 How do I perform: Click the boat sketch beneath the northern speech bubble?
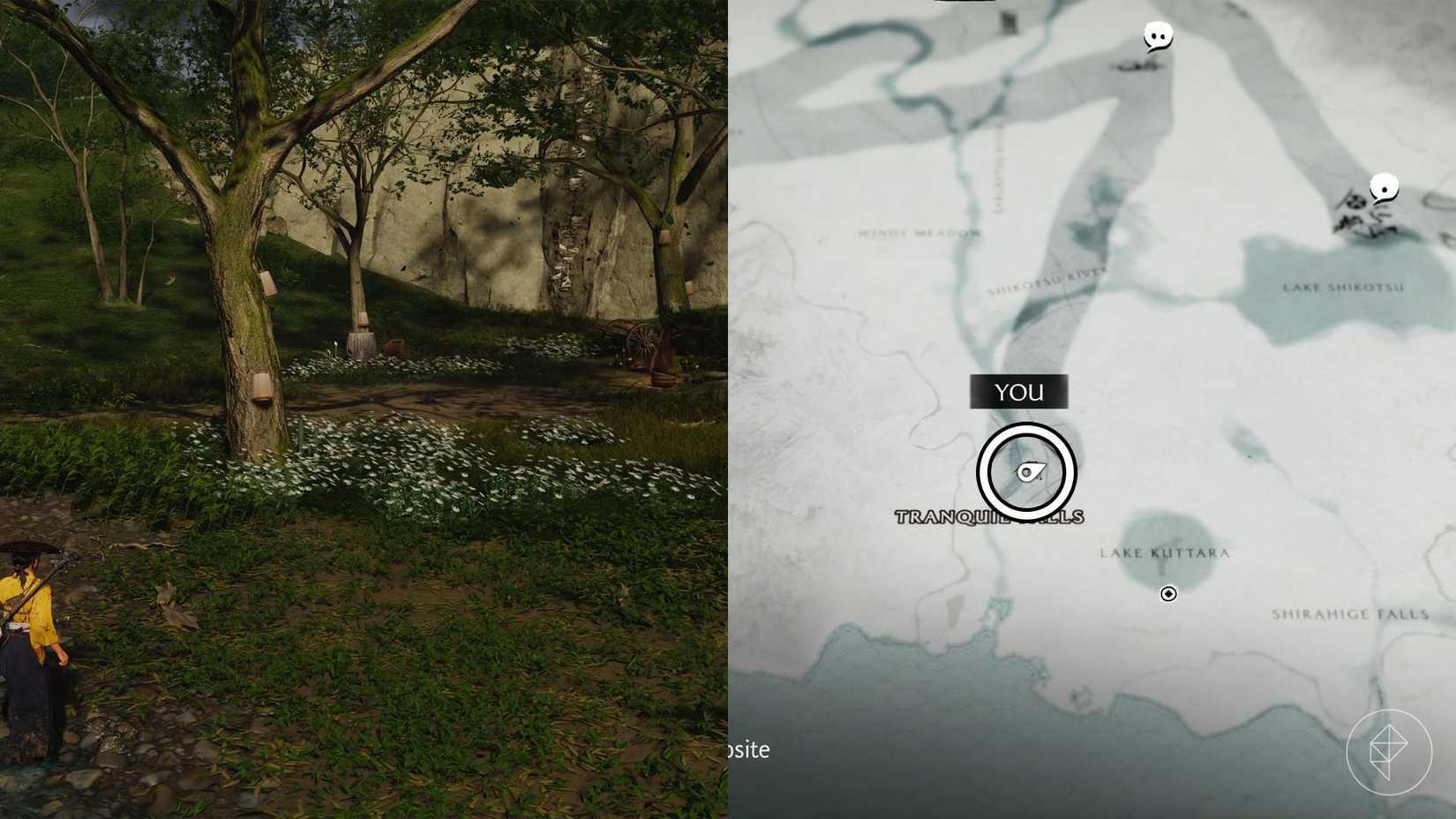pyautogui.click(x=1134, y=65)
